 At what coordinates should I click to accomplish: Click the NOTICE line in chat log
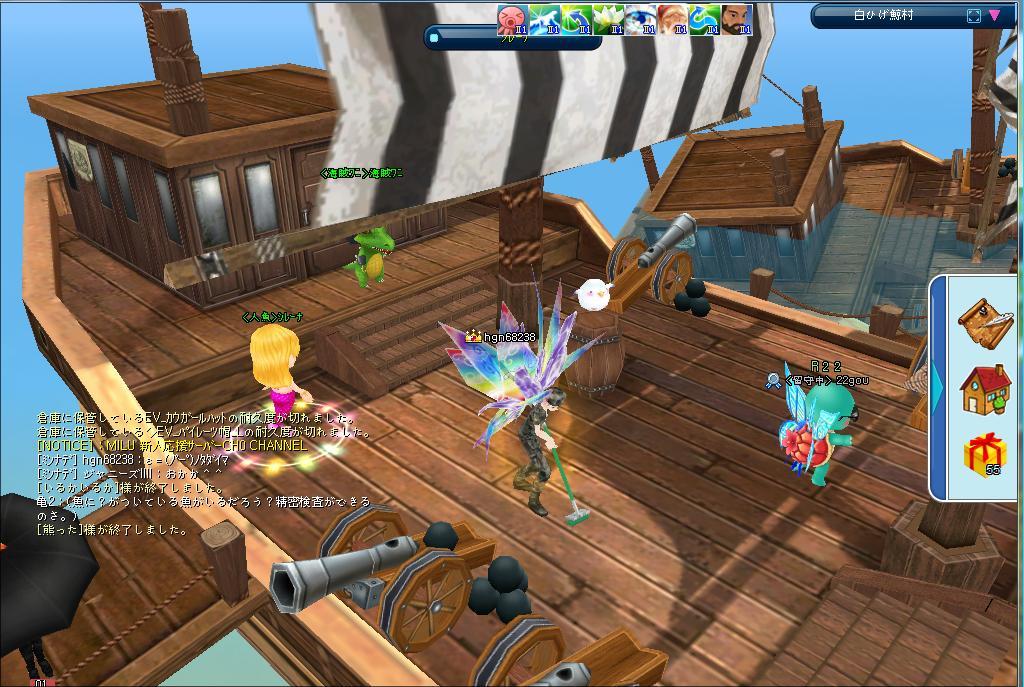(172, 446)
